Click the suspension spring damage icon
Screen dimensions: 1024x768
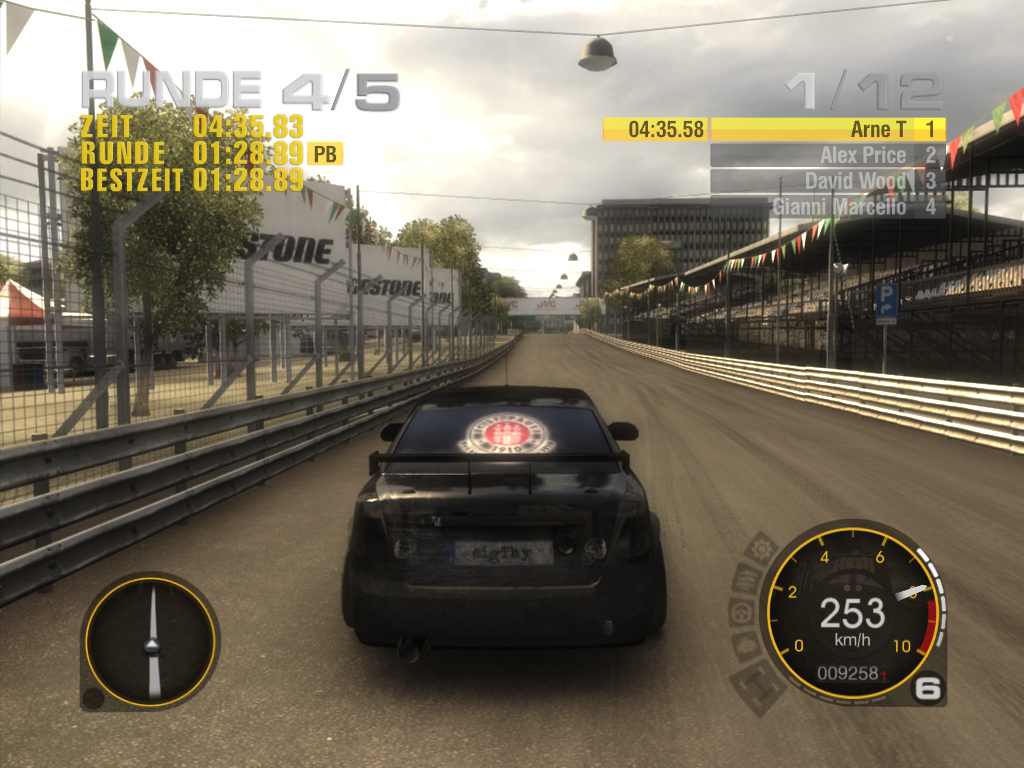pyautogui.click(x=745, y=578)
